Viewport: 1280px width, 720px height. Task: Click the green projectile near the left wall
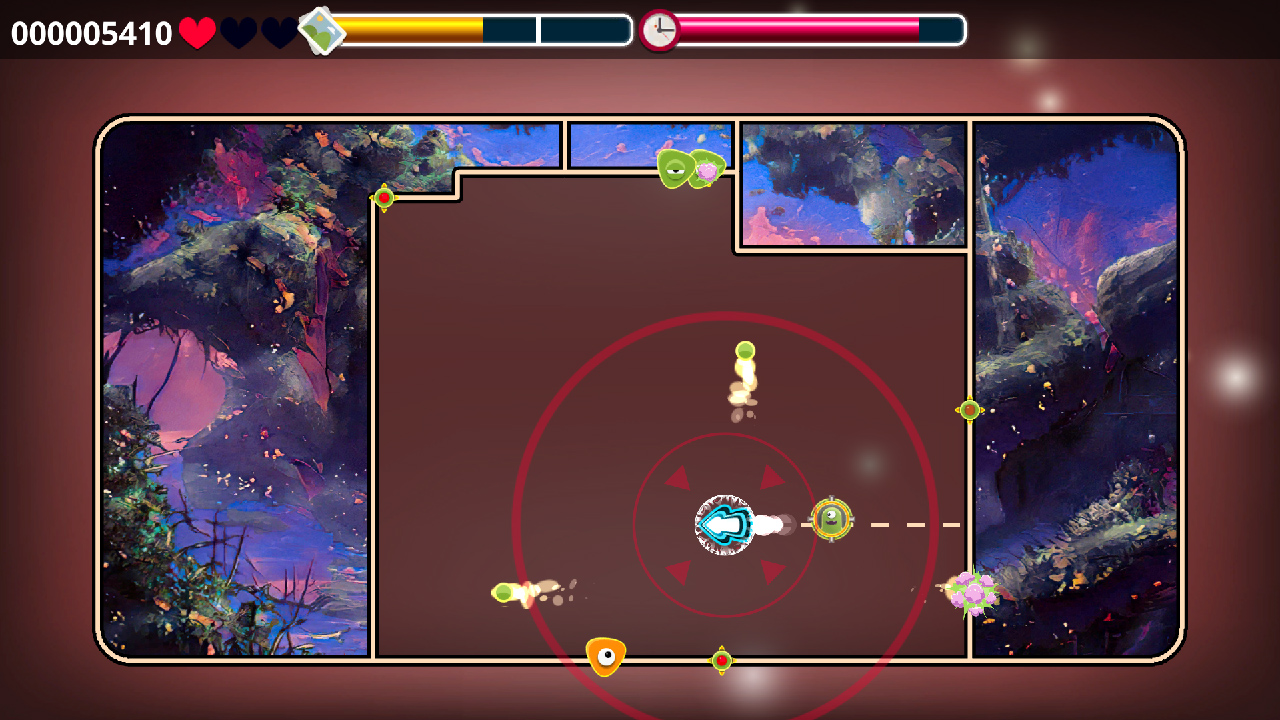pyautogui.click(x=502, y=594)
